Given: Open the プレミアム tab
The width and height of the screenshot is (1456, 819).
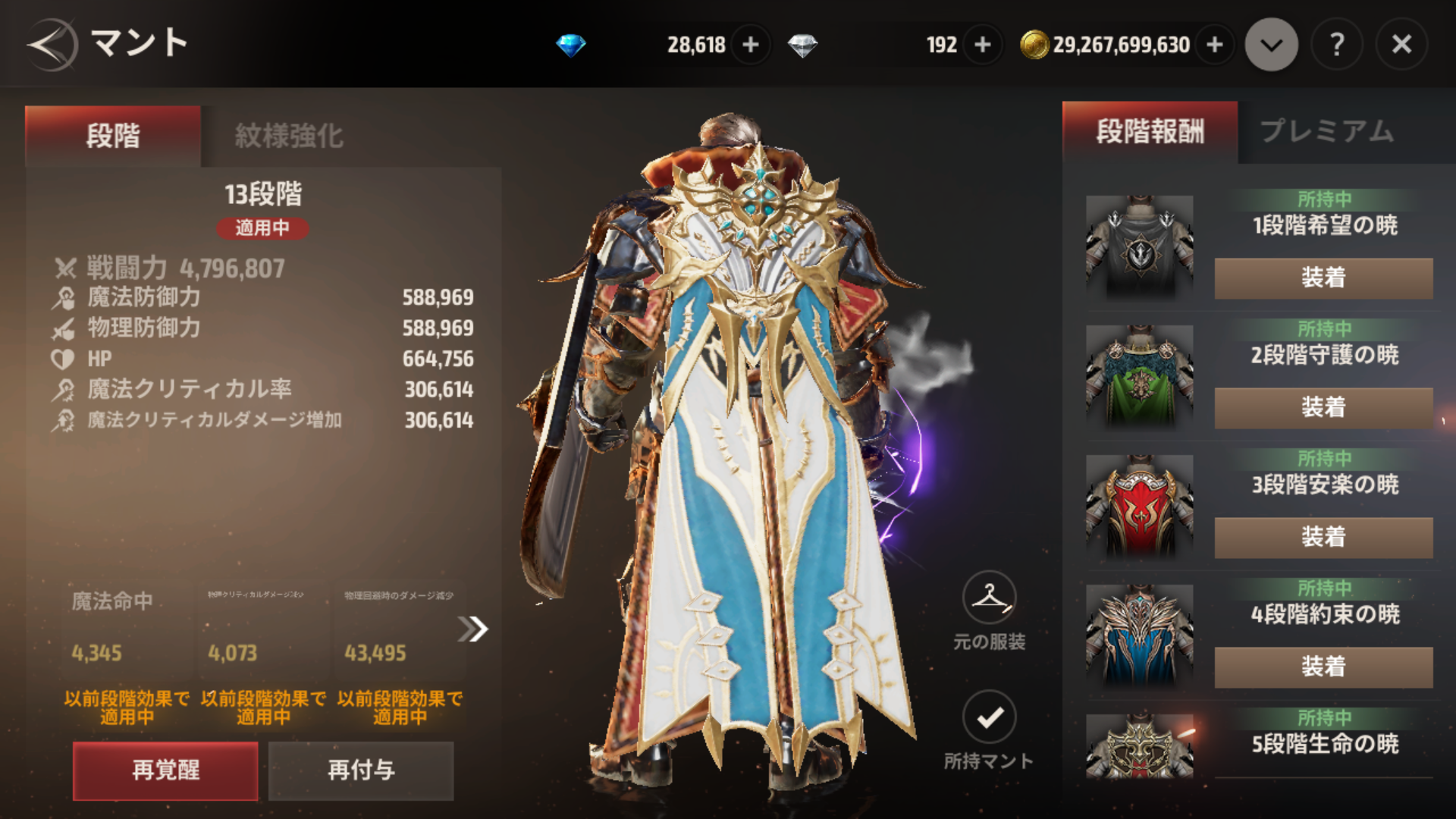Looking at the screenshot, I should coord(1327,131).
